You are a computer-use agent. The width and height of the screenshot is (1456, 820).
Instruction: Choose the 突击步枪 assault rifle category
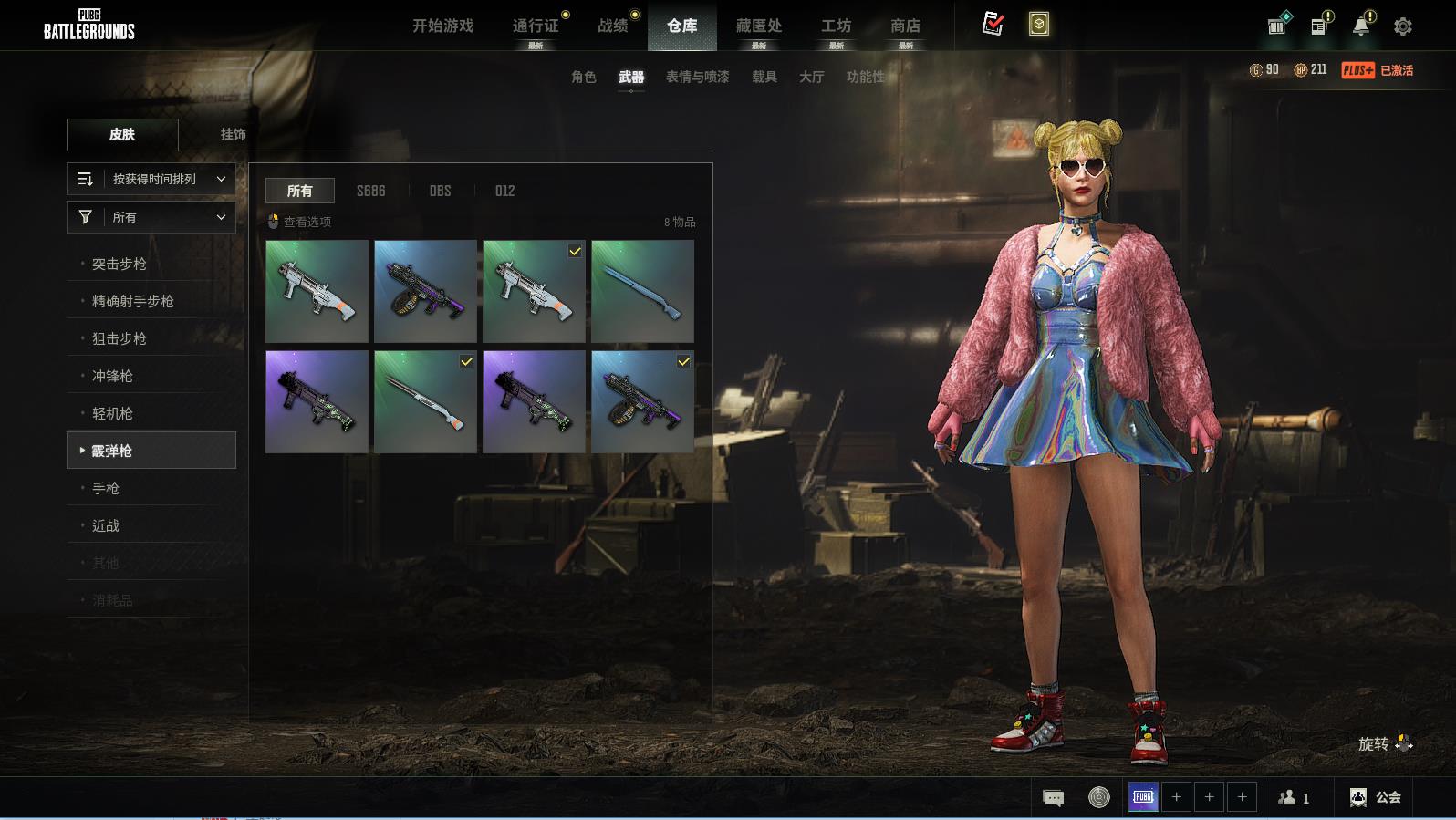coord(120,264)
